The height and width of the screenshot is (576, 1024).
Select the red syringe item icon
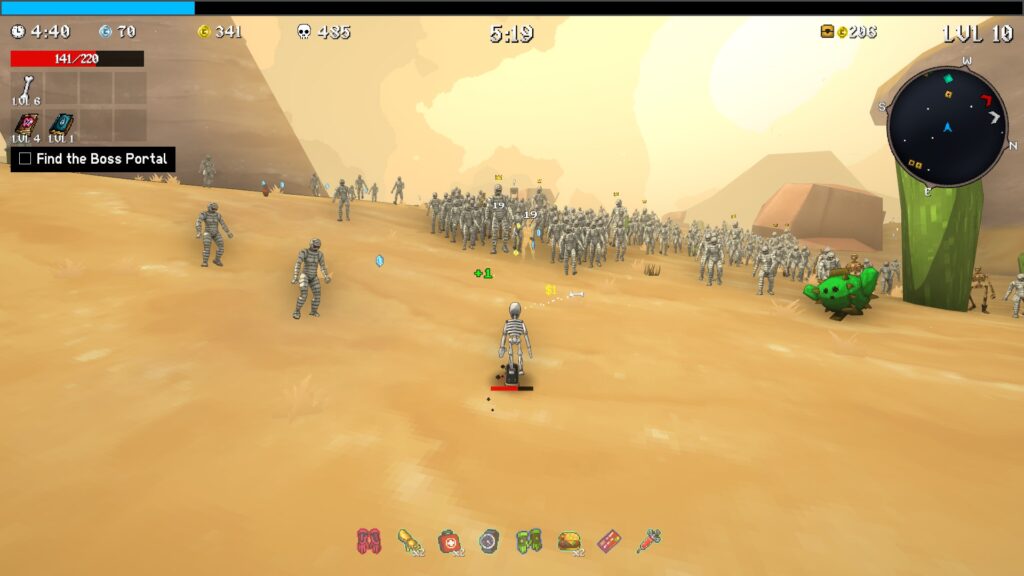[648, 541]
